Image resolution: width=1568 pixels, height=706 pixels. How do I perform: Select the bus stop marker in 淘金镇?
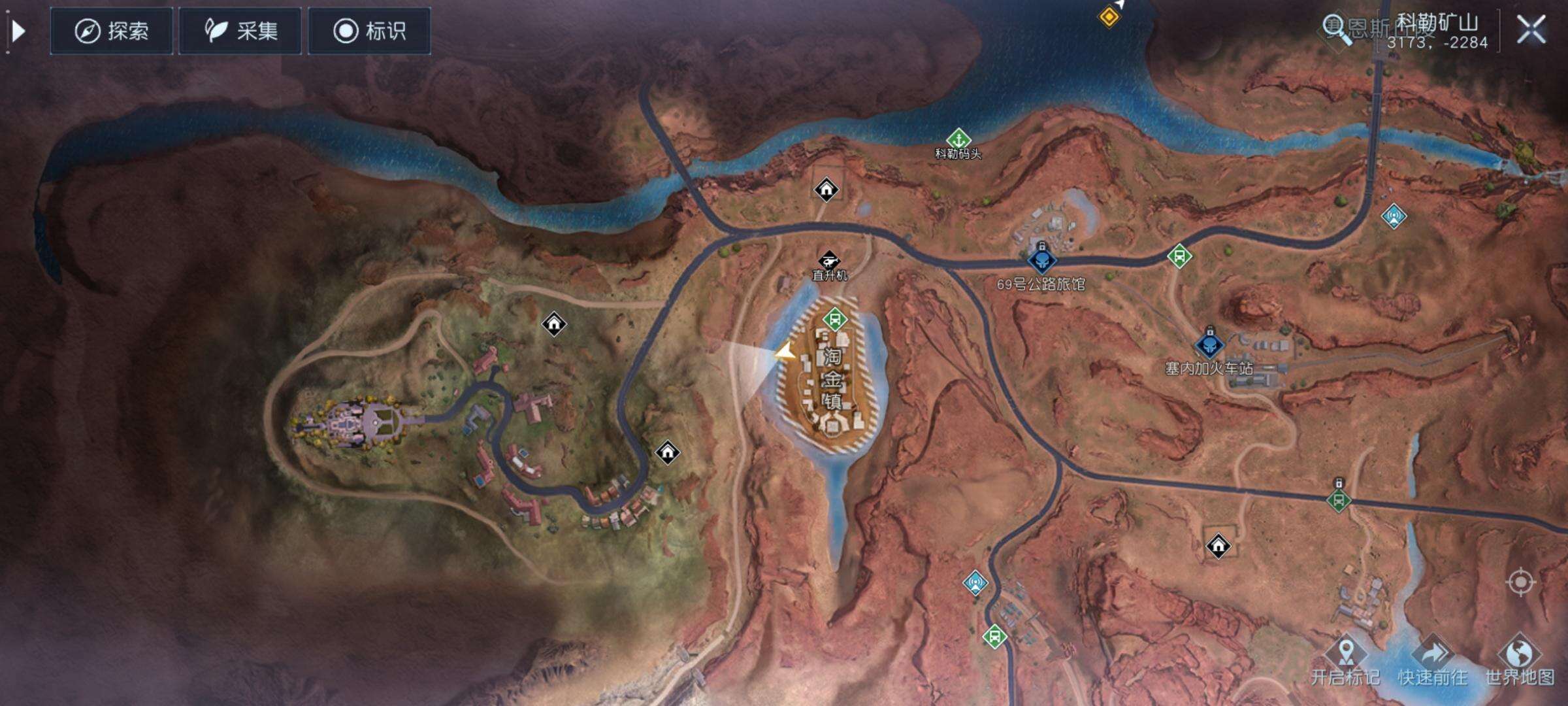(834, 320)
